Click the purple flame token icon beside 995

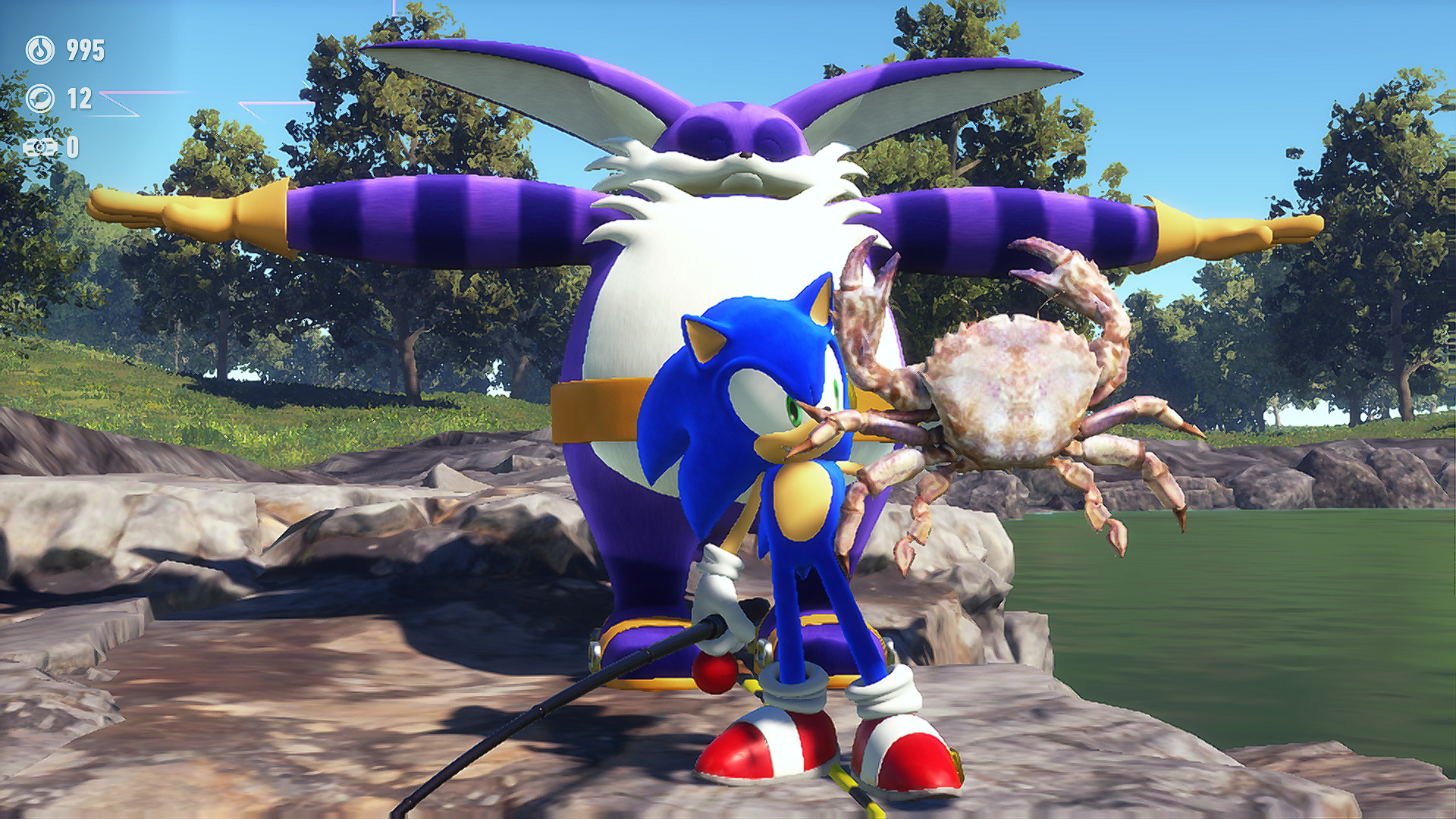(40, 50)
